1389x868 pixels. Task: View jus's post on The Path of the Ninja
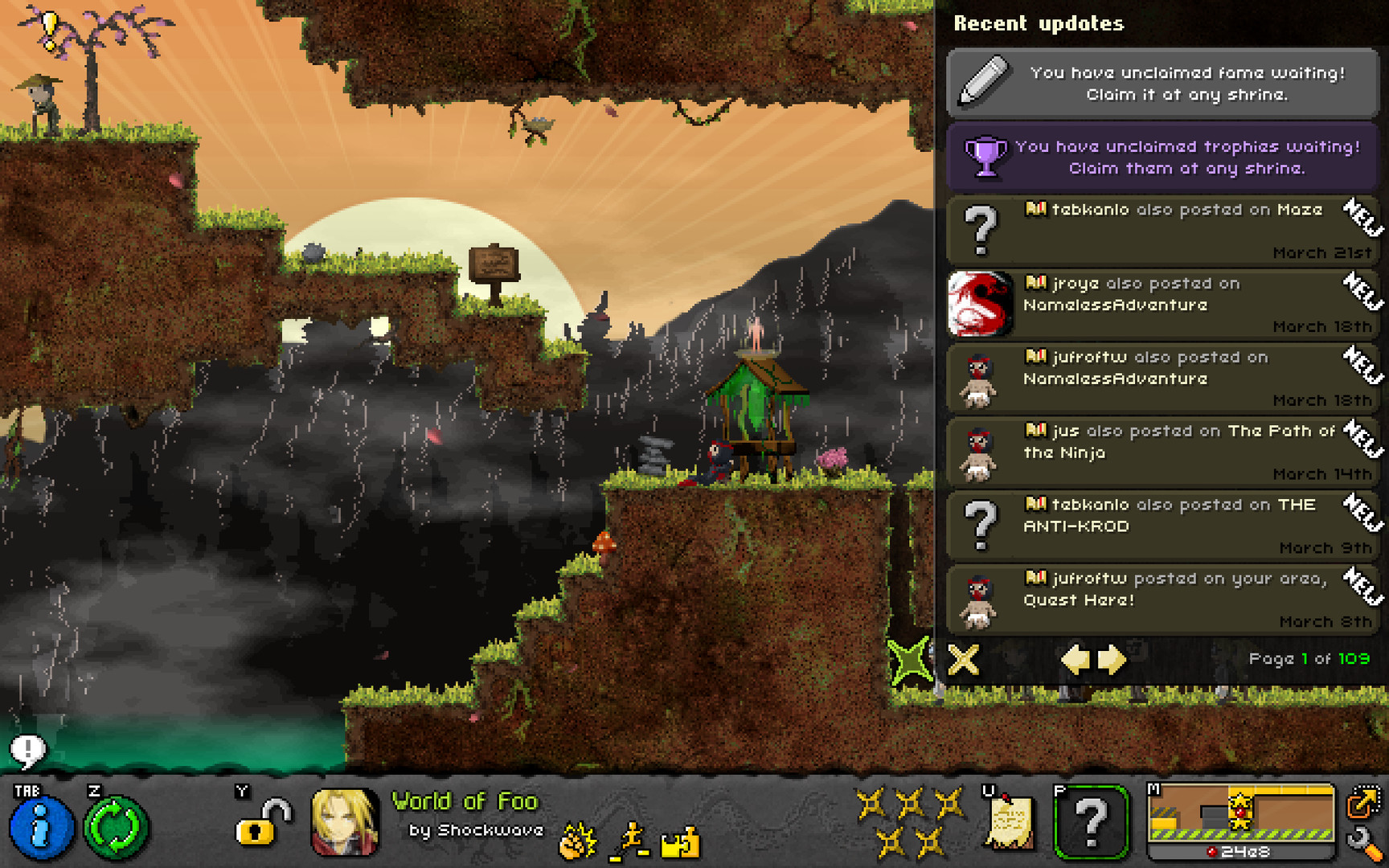click(x=1162, y=452)
